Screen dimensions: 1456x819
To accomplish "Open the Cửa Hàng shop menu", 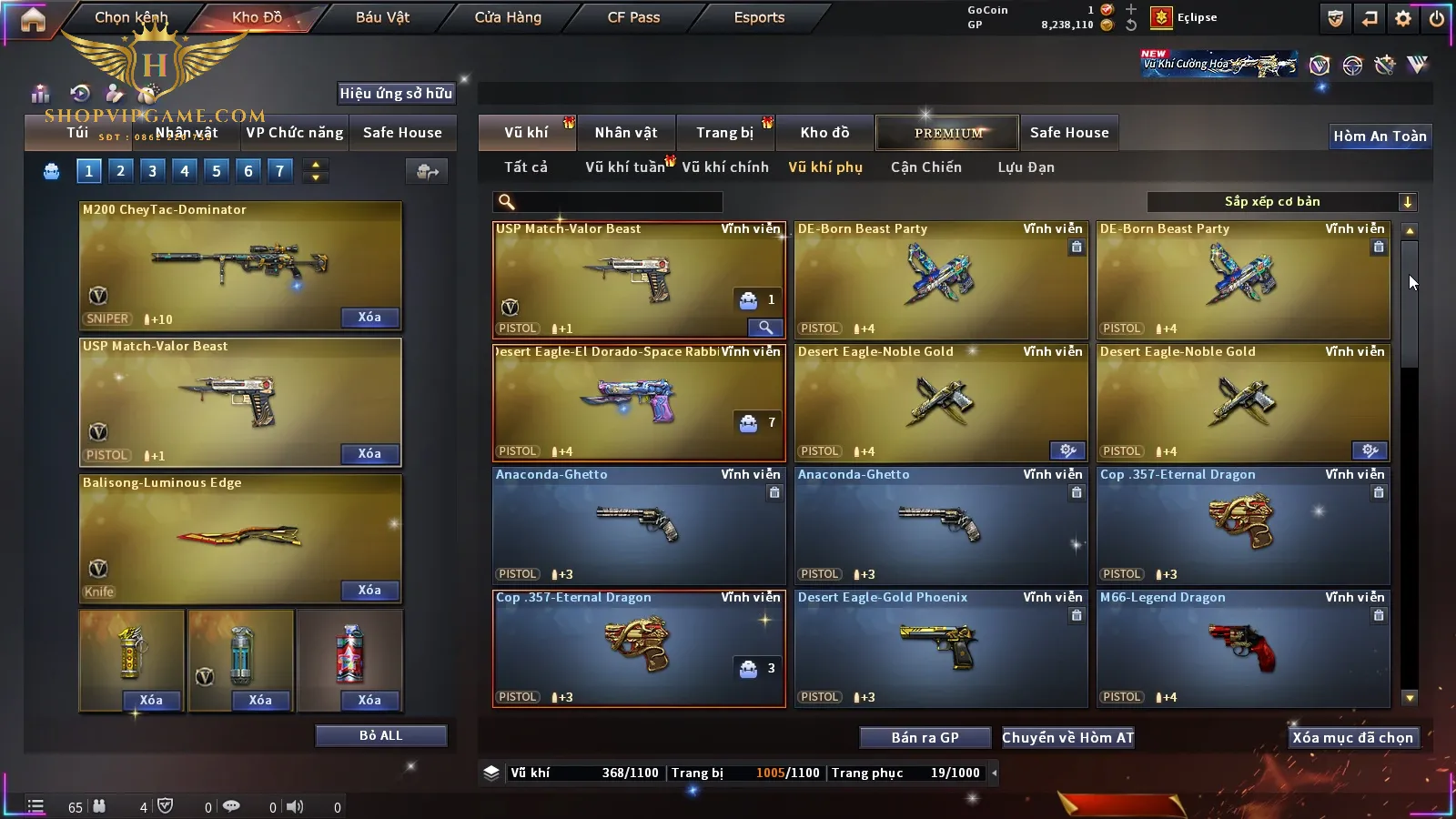I will [x=507, y=17].
